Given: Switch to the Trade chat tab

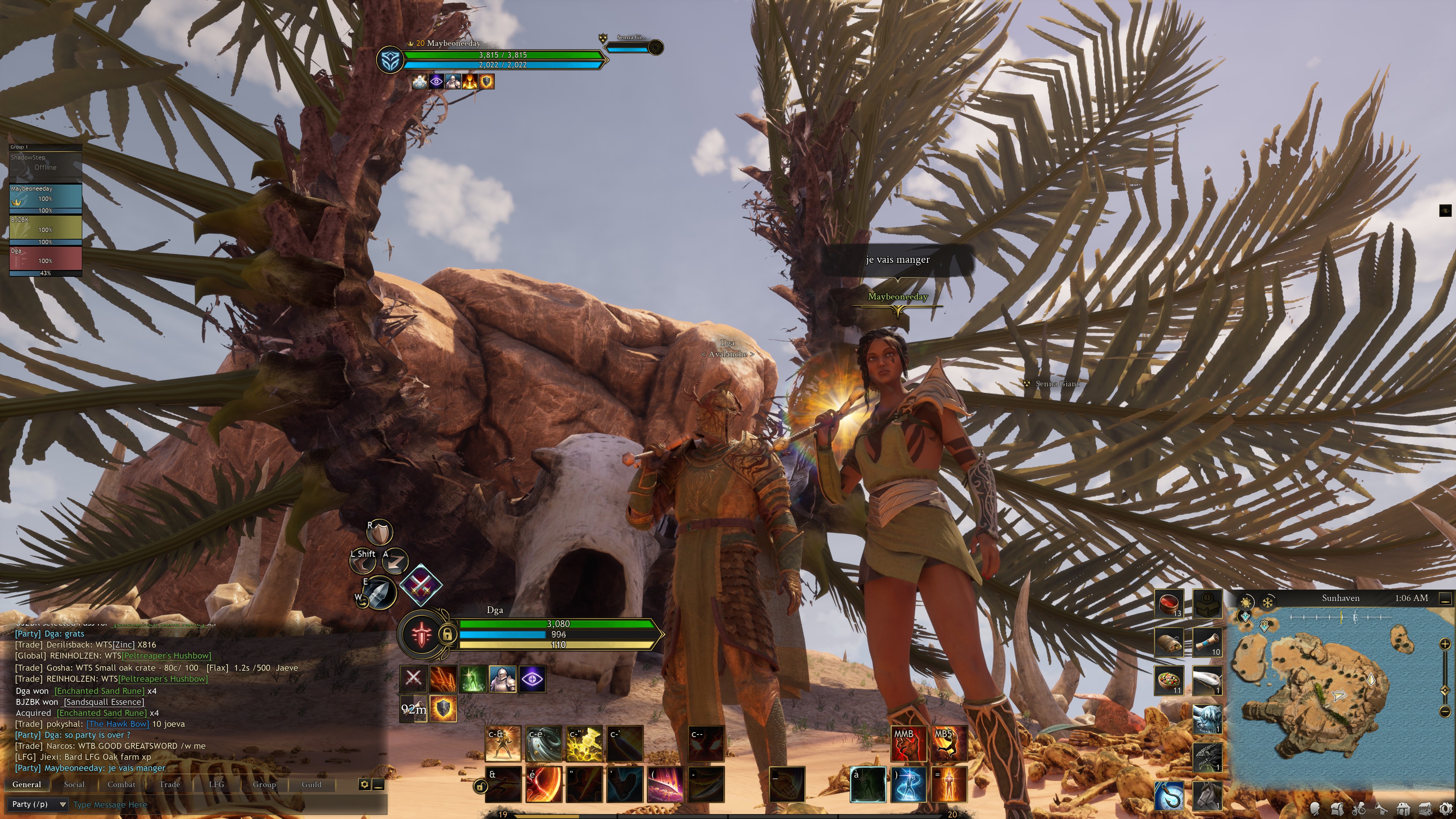Looking at the screenshot, I should (169, 784).
